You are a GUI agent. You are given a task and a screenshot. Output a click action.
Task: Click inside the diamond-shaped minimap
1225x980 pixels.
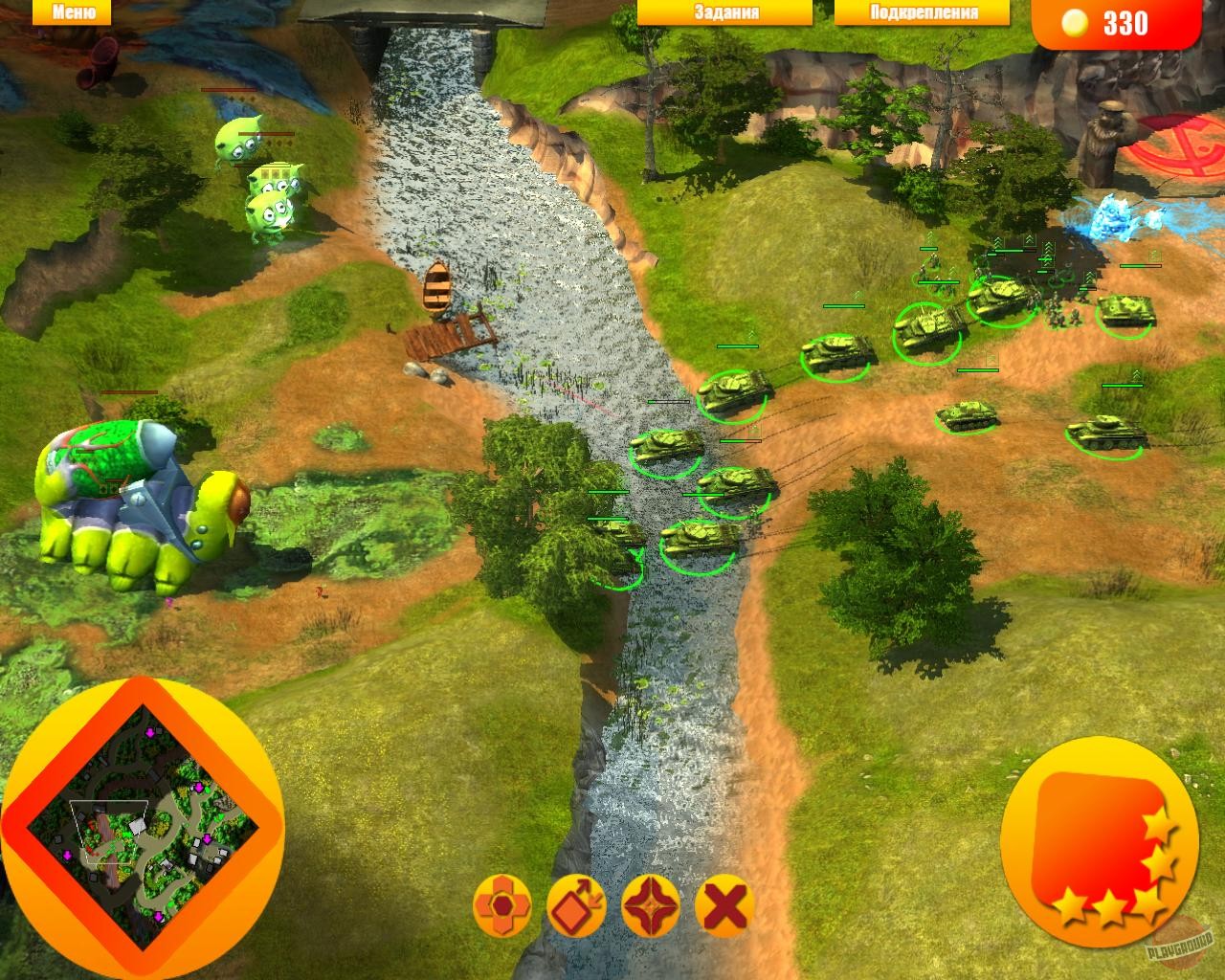tap(142, 828)
